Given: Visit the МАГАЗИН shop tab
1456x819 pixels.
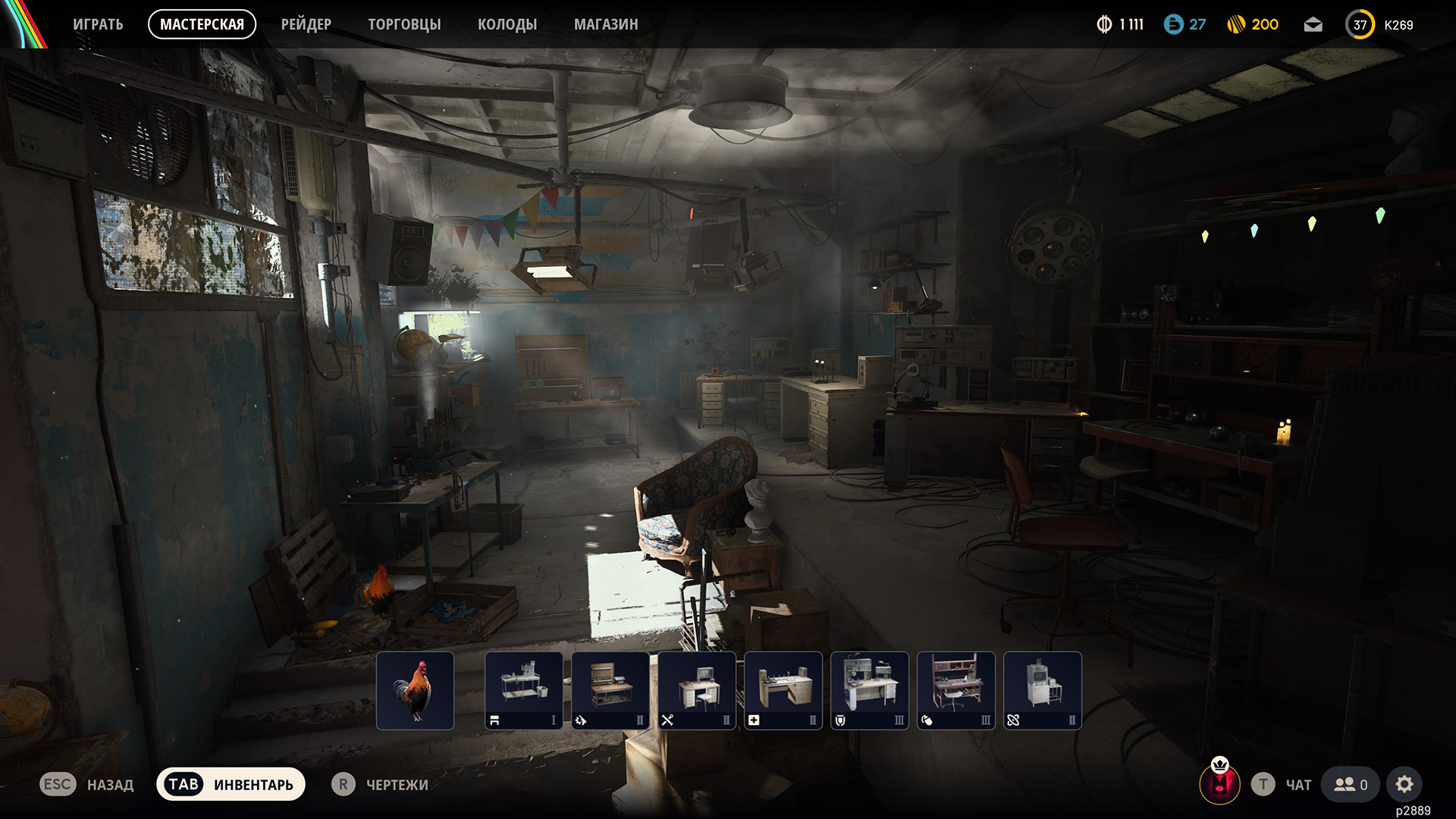Looking at the screenshot, I should click(606, 24).
